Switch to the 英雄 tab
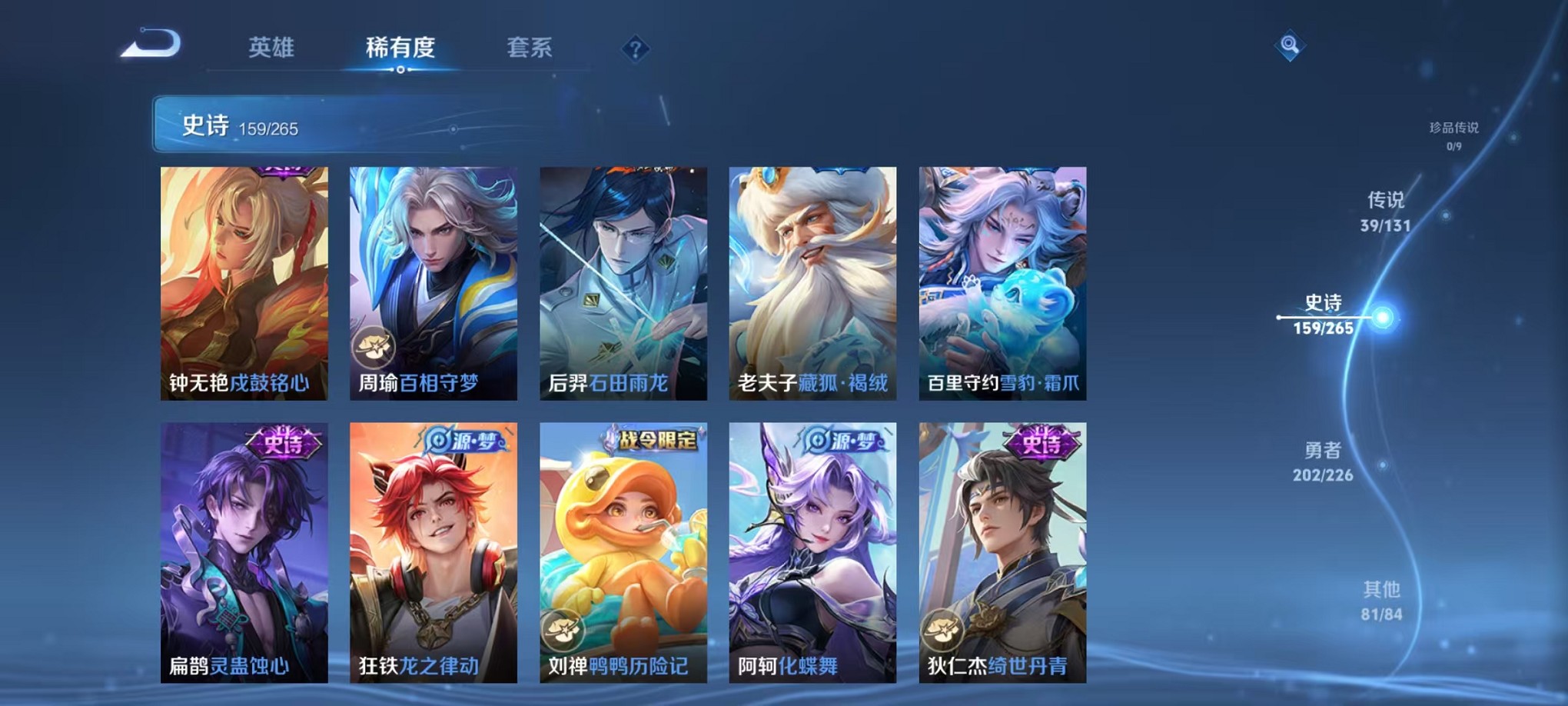This screenshot has height=706, width=1568. [x=271, y=48]
